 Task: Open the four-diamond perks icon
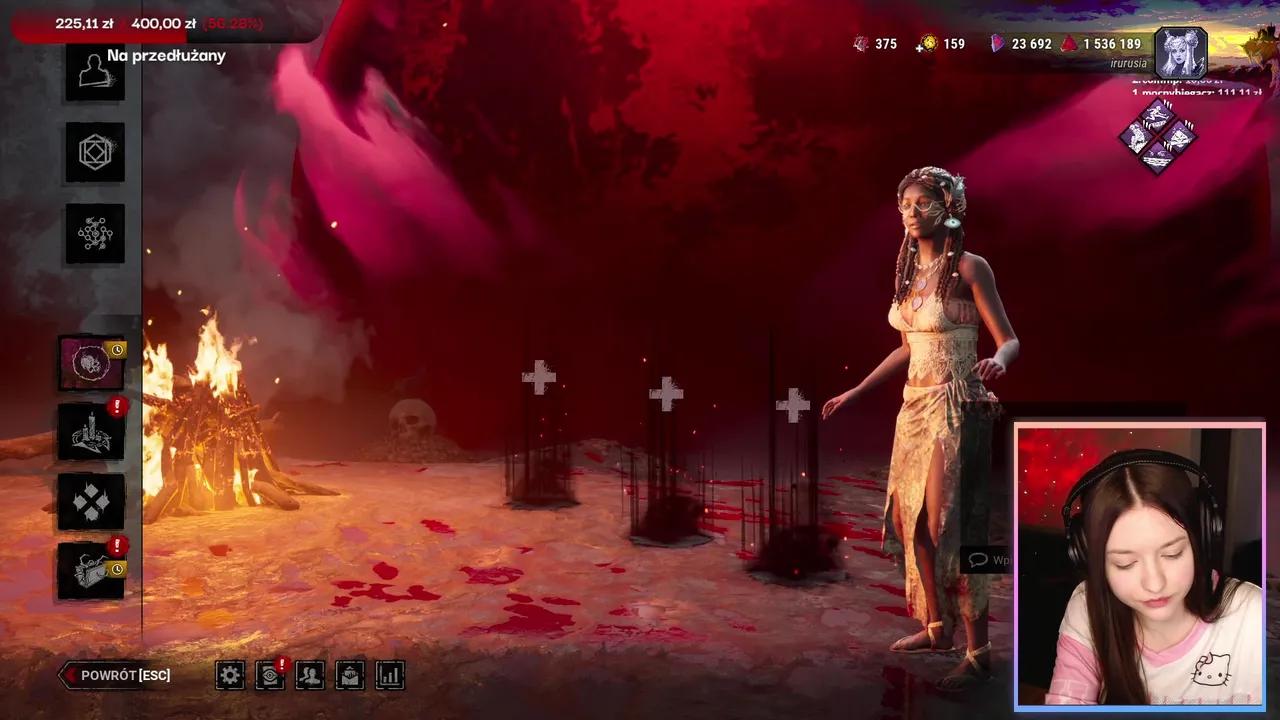pos(90,501)
